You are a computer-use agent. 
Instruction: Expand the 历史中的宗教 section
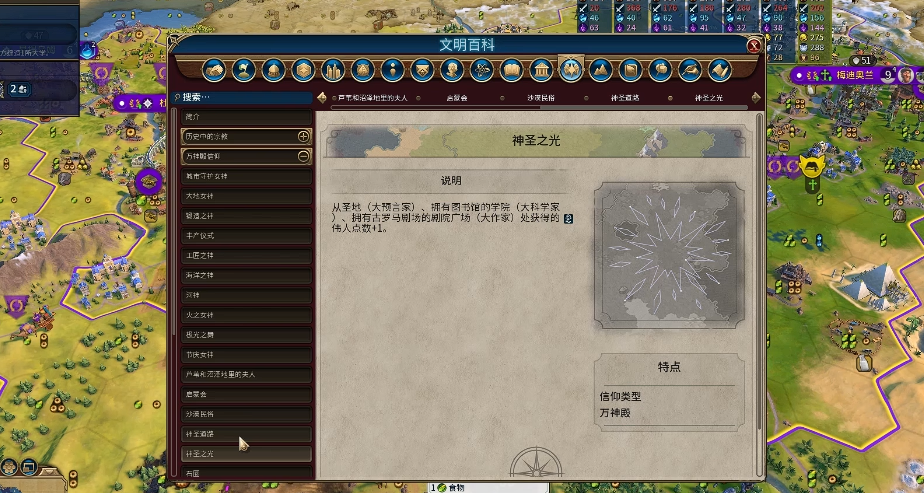tap(303, 136)
